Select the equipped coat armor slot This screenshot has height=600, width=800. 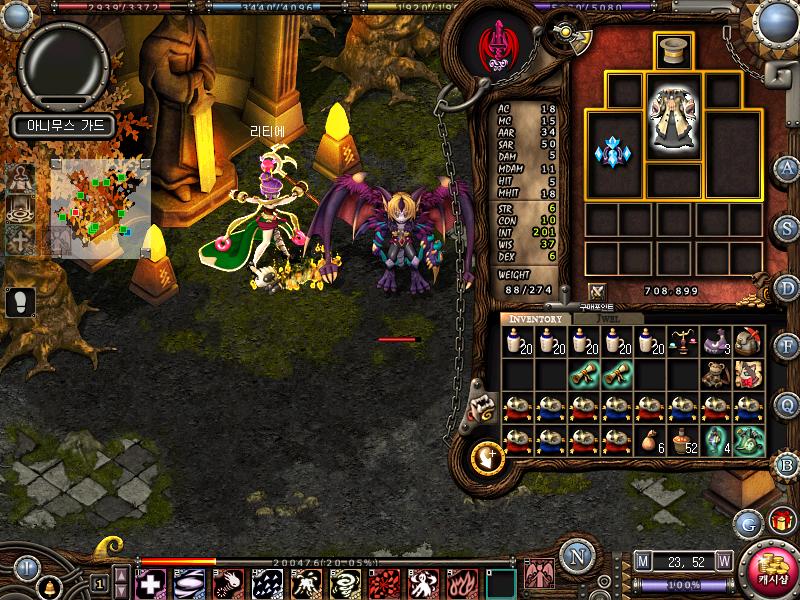(674, 118)
